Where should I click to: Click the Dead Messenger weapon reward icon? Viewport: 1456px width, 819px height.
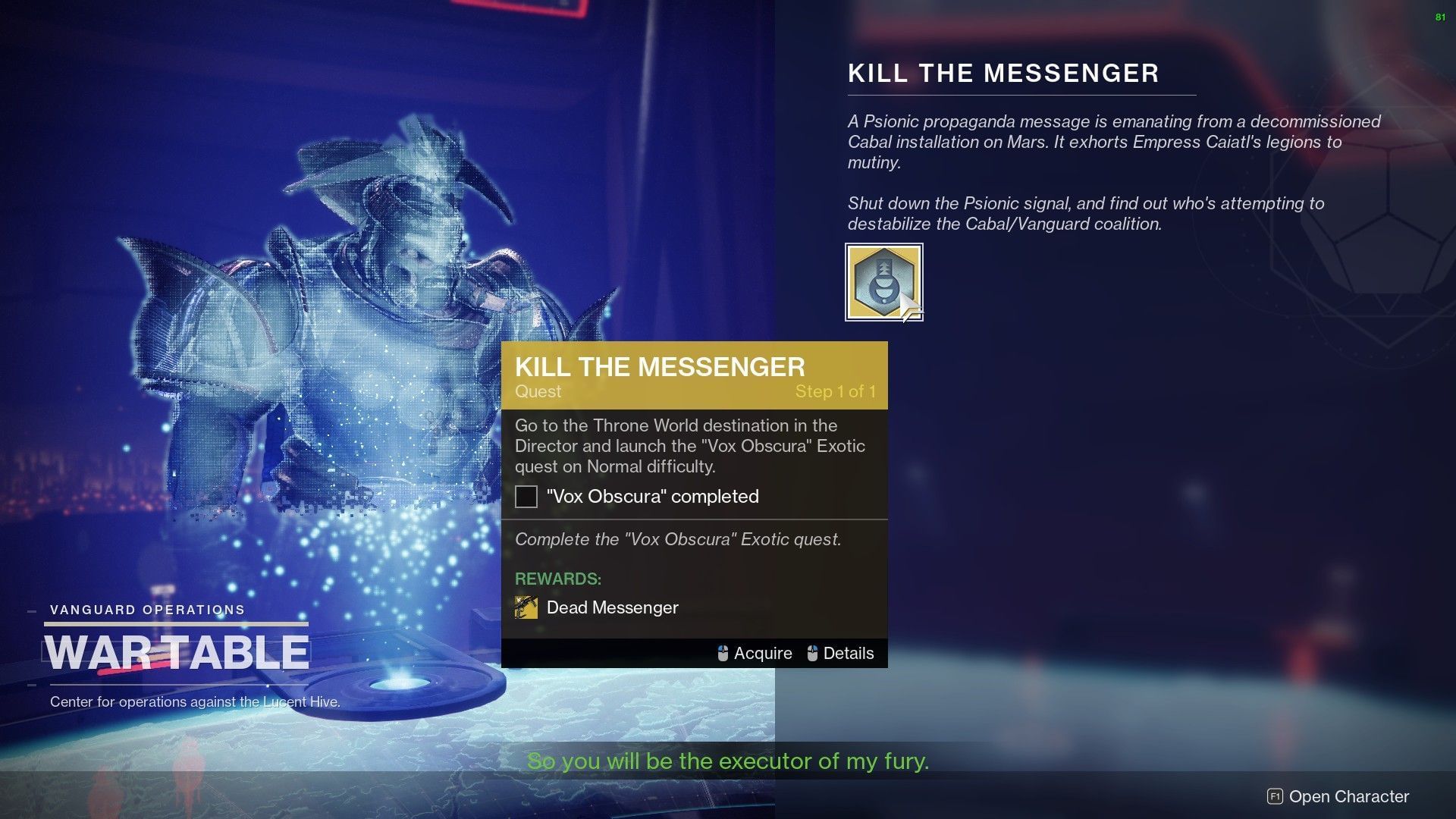point(526,607)
